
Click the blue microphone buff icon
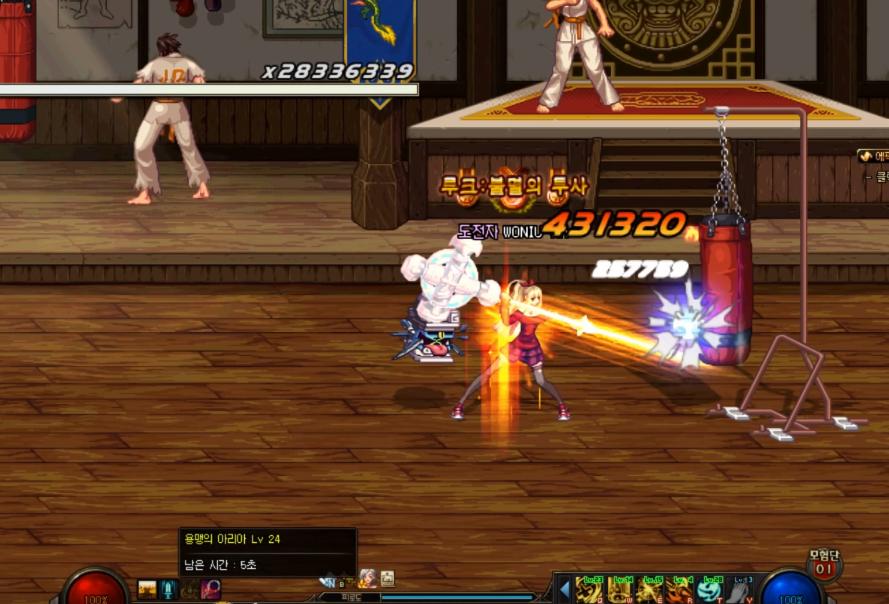click(168, 589)
